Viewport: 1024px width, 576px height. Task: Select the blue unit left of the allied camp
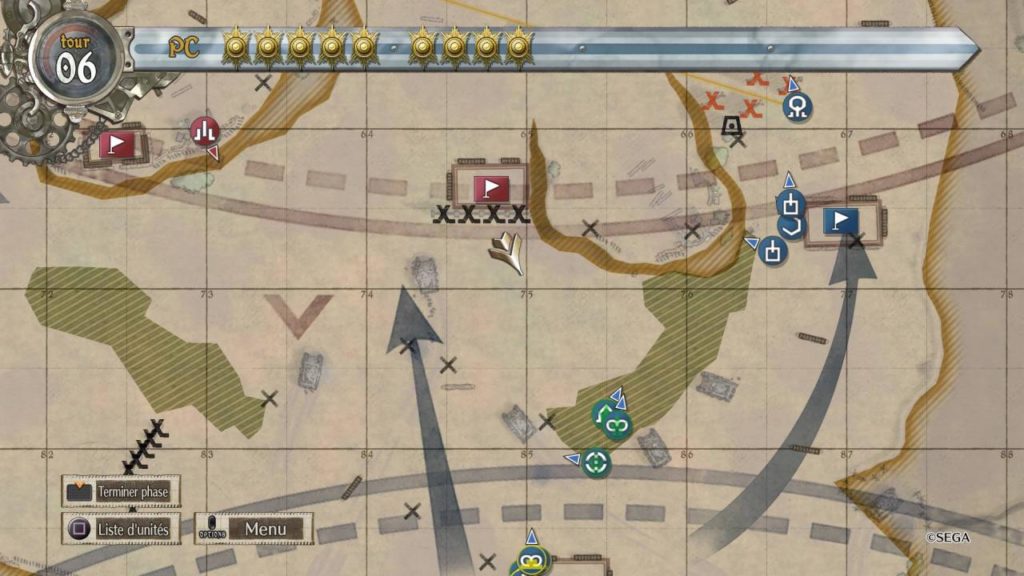point(771,250)
